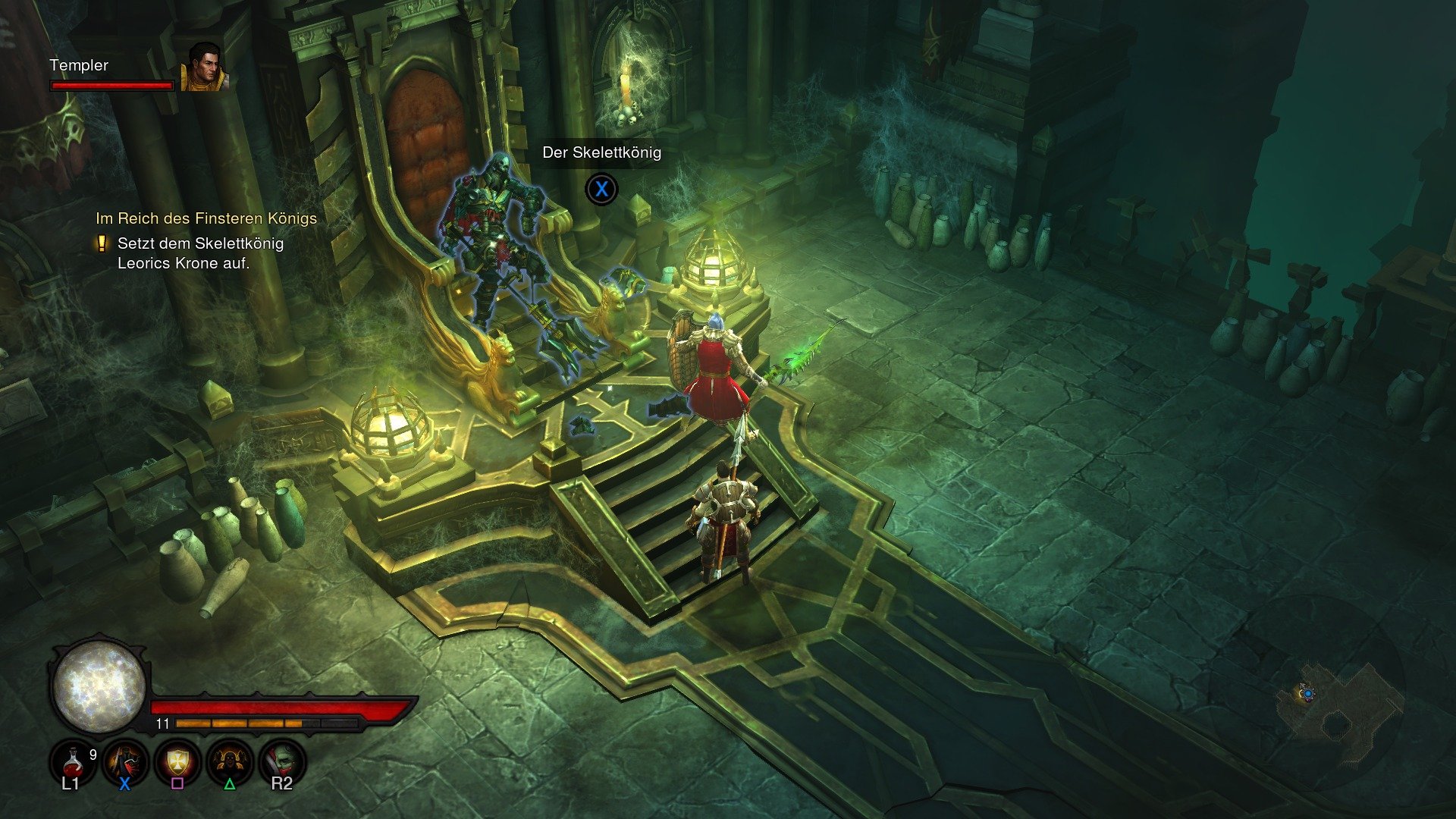
Task: Use the Triangle skill with winged figure icon
Action: pos(230,761)
